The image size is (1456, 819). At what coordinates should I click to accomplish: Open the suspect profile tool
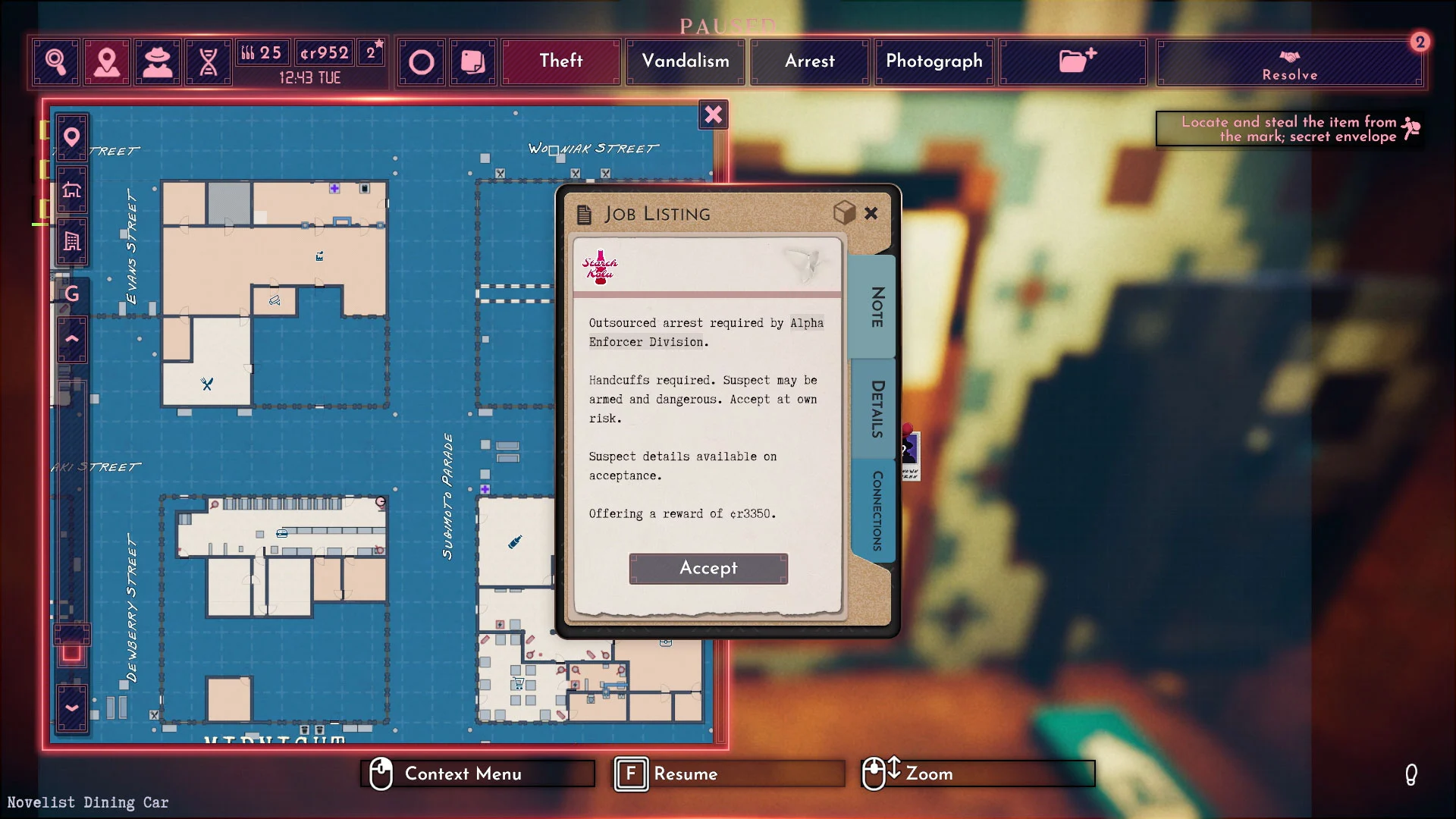click(157, 61)
